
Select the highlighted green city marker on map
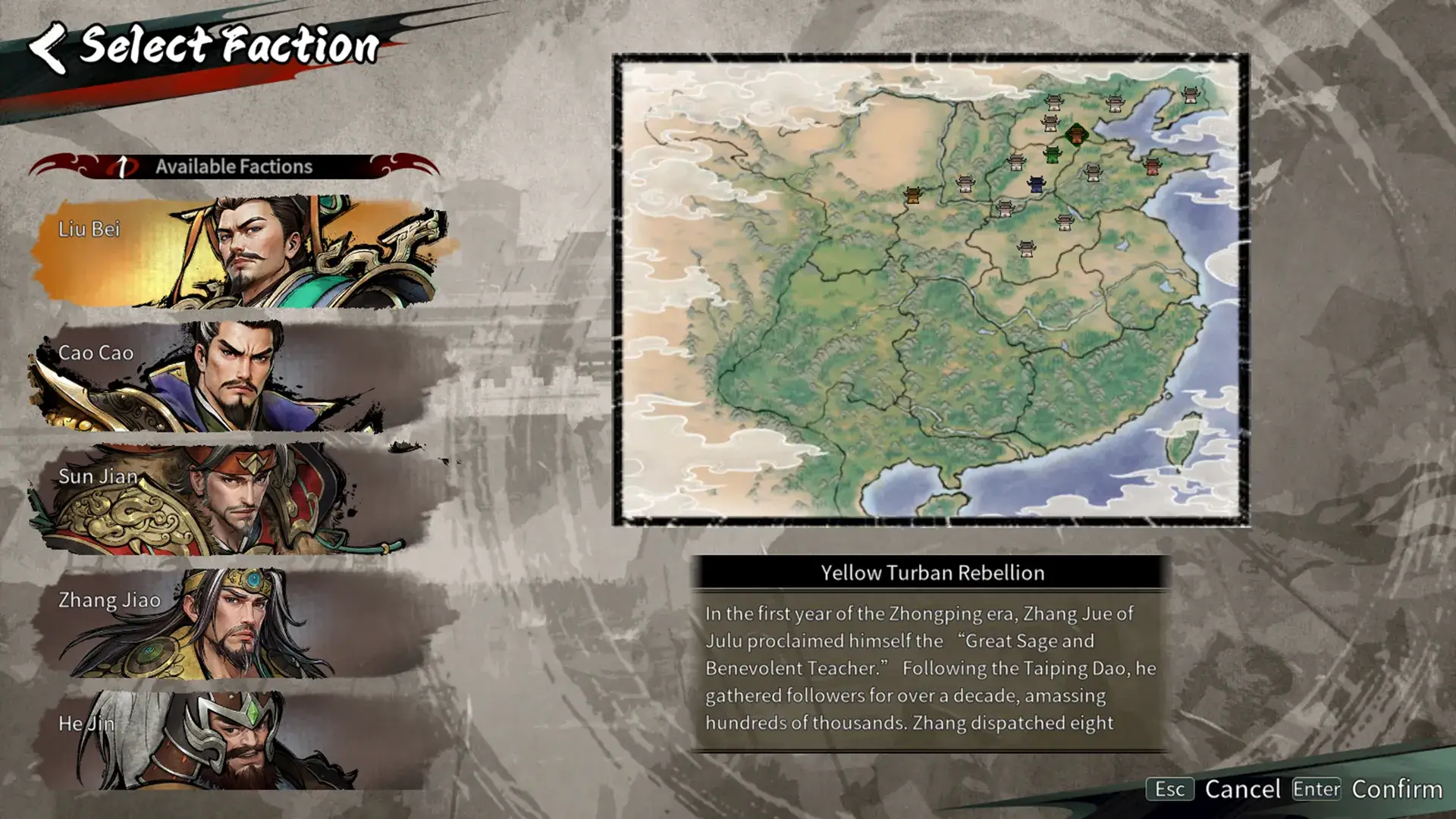pyautogui.click(x=1076, y=135)
